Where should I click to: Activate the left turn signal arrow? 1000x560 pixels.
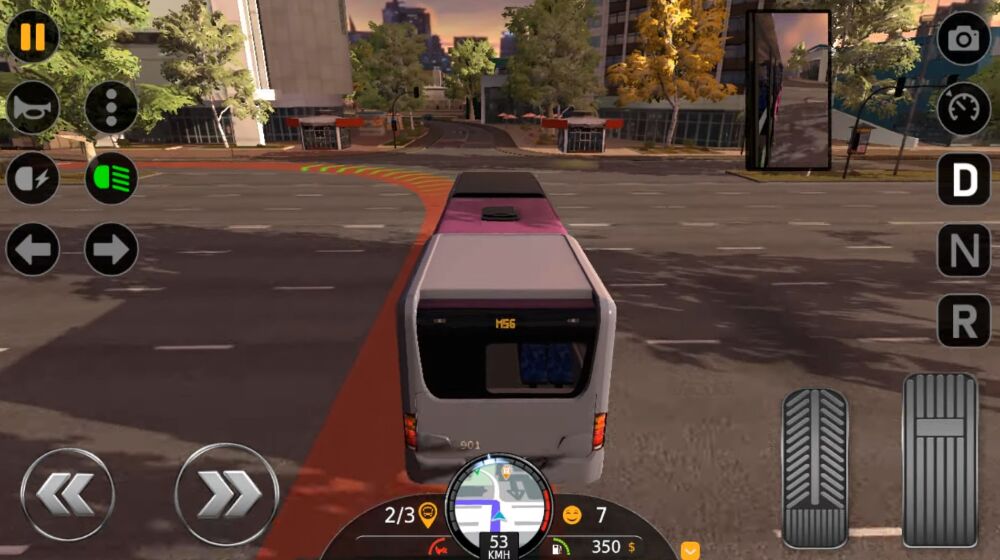pos(33,249)
